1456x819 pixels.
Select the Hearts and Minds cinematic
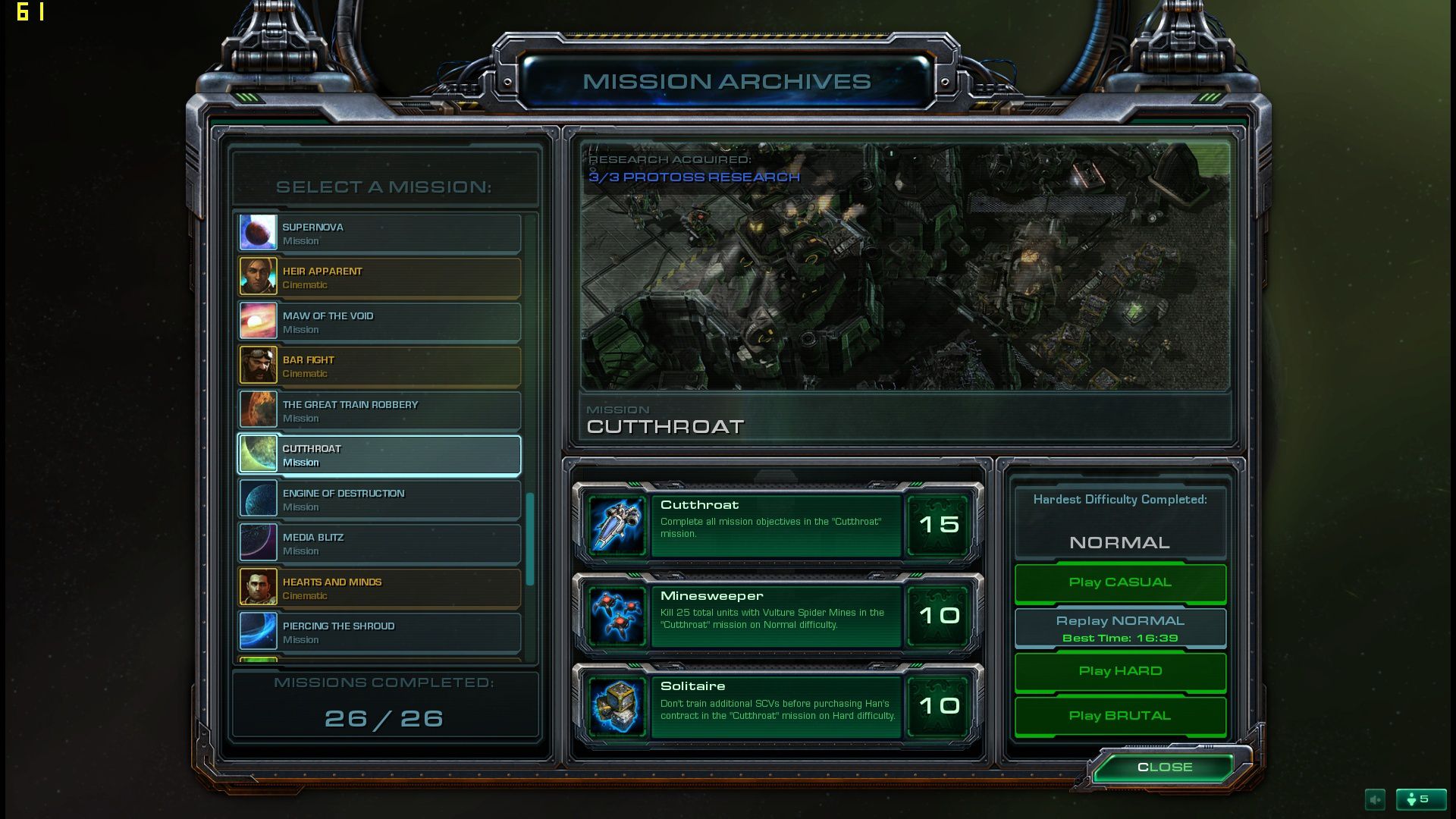click(x=379, y=588)
